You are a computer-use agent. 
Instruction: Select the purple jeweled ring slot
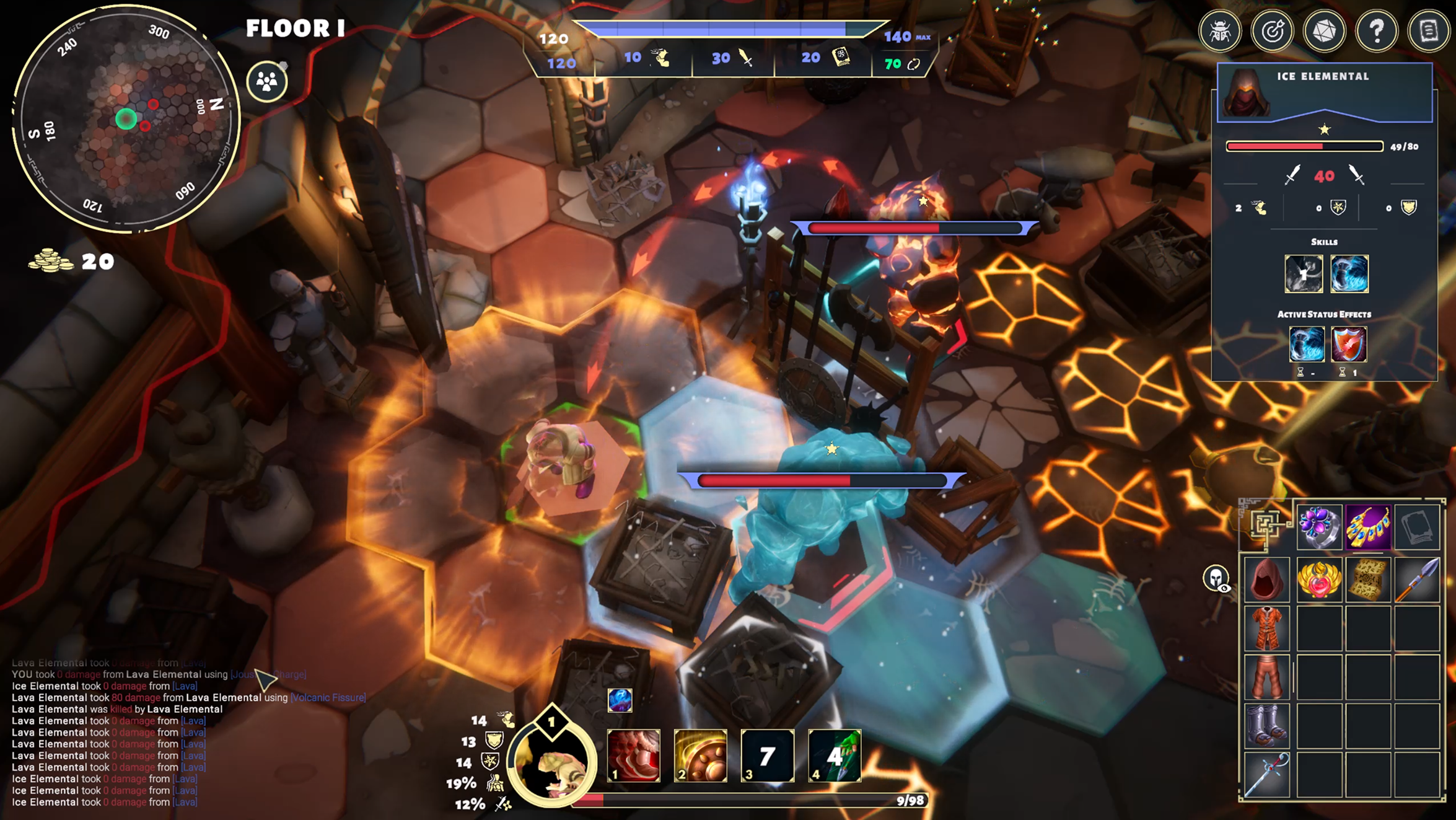click(1319, 527)
